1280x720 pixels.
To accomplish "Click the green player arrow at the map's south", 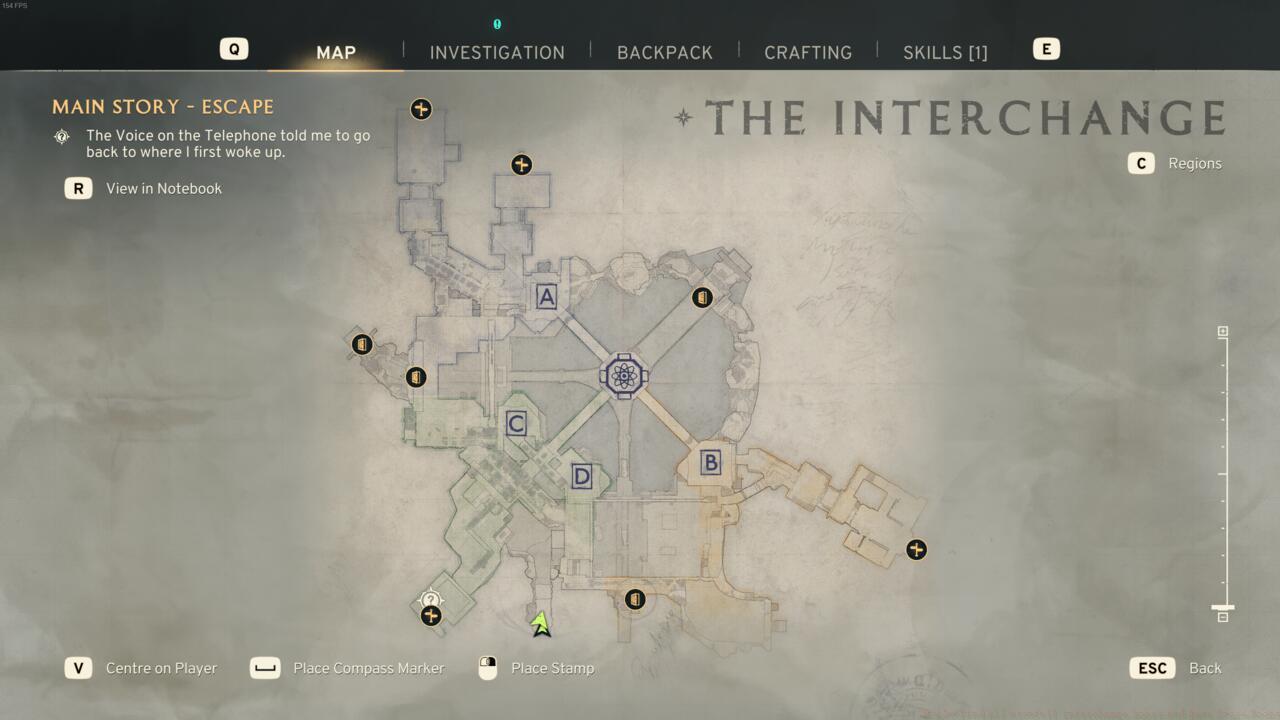I will point(540,625).
